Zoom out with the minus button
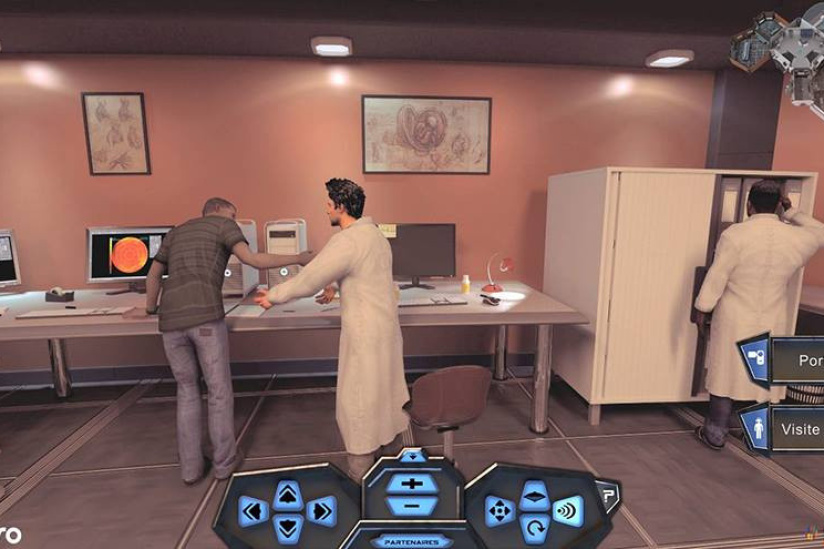824x549 pixels. tap(411, 504)
